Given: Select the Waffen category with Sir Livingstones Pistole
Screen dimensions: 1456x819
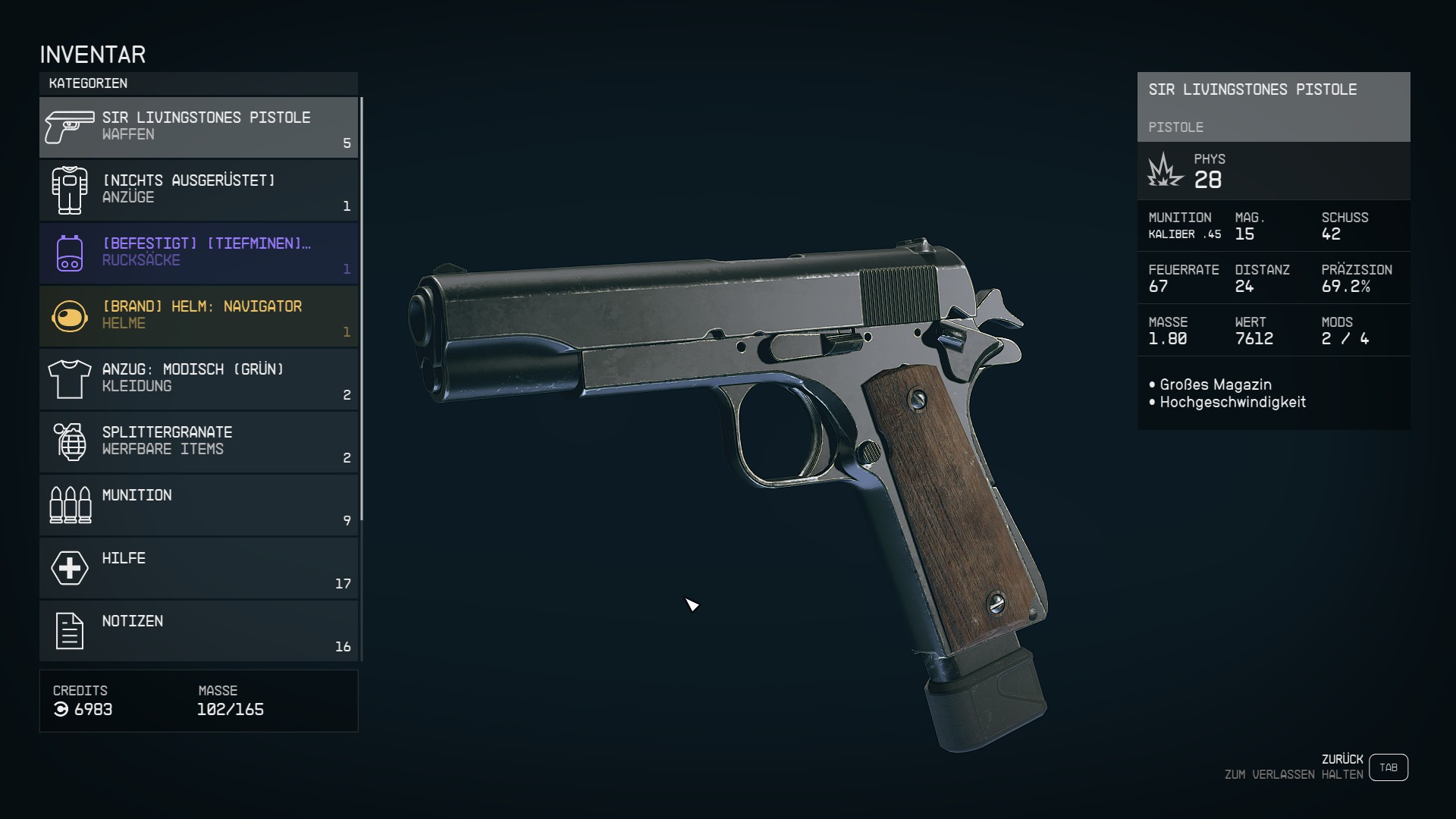Looking at the screenshot, I should (199, 127).
